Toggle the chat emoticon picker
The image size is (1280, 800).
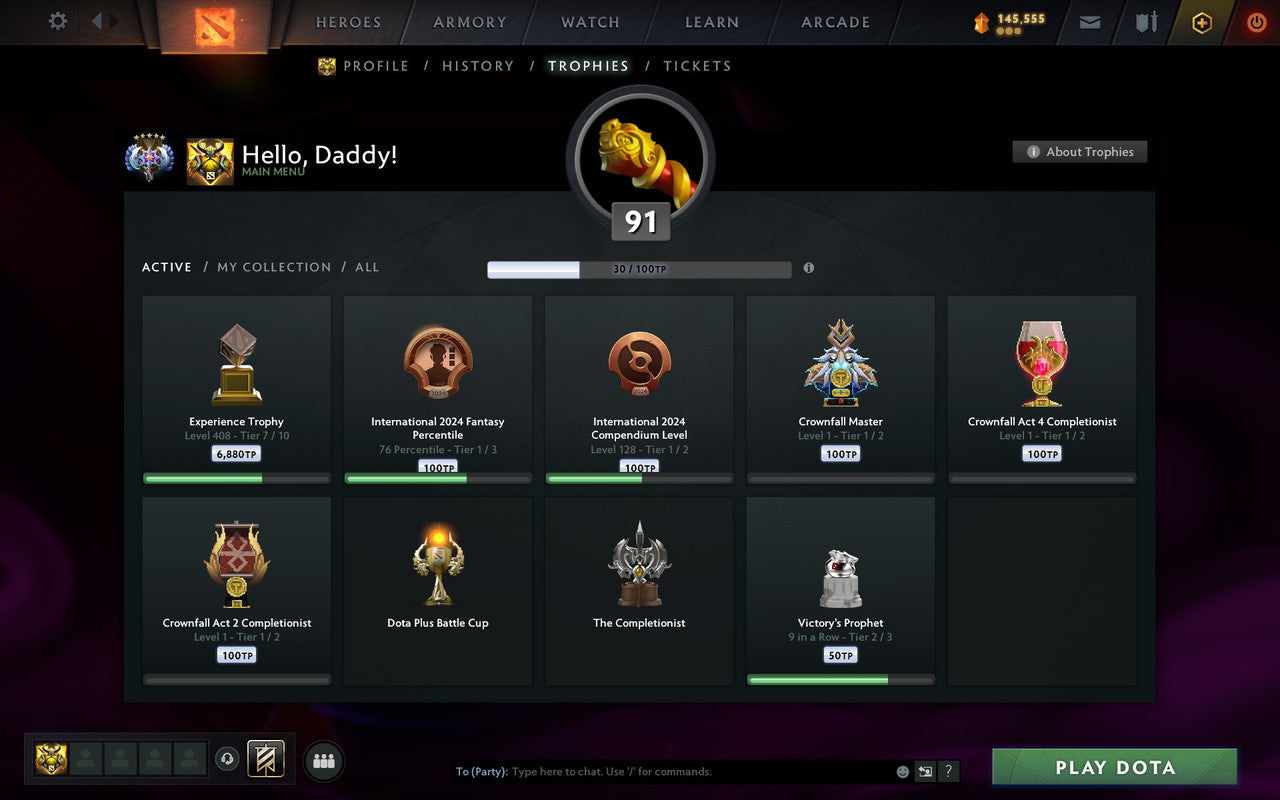click(x=901, y=771)
